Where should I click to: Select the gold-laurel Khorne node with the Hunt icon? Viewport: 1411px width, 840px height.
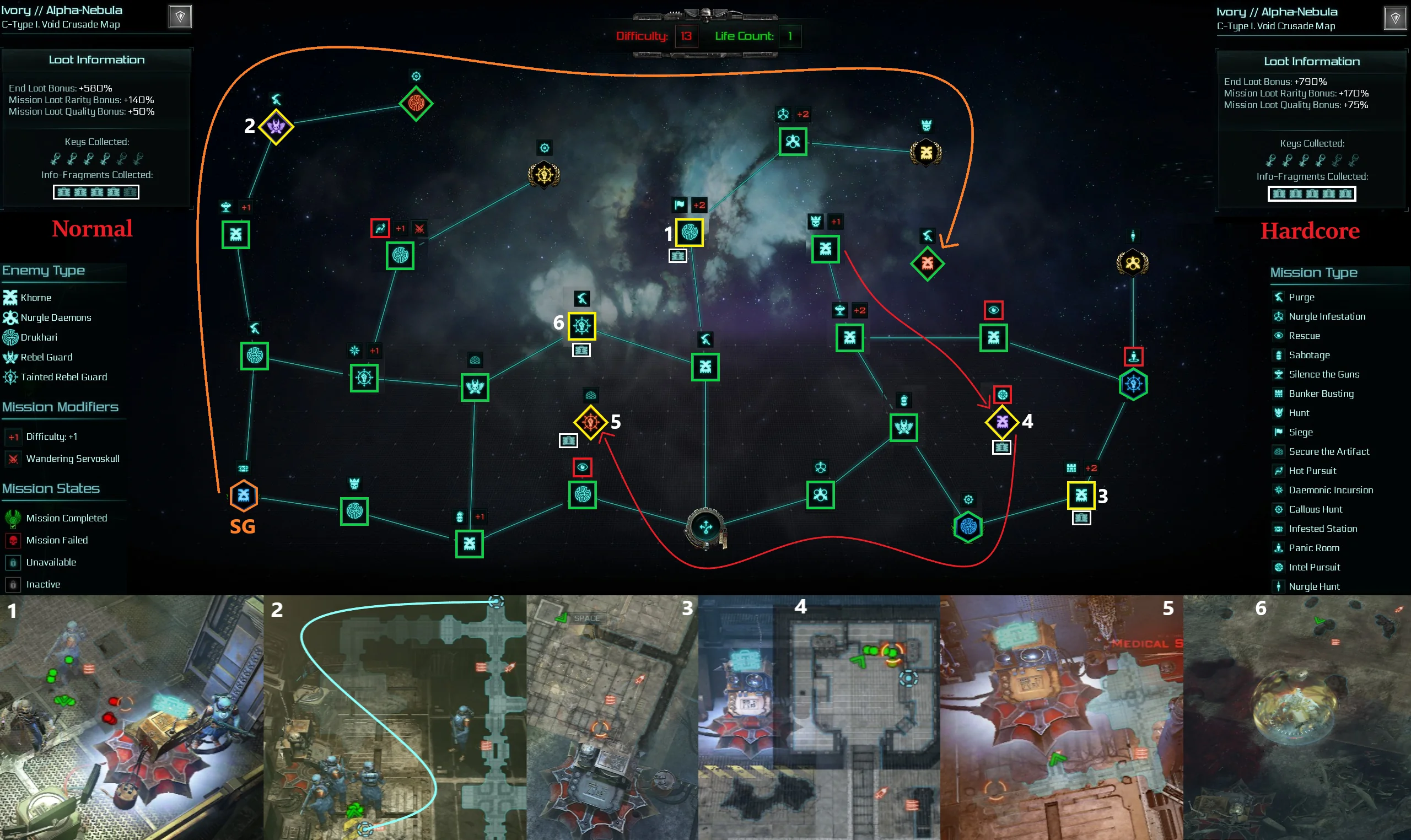coord(926,152)
